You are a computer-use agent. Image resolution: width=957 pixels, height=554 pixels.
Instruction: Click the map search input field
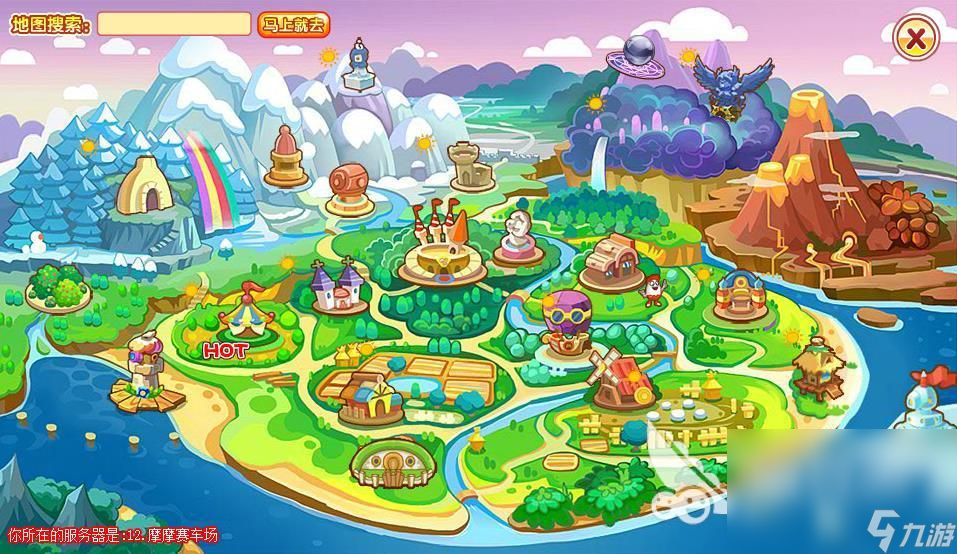click(173, 24)
